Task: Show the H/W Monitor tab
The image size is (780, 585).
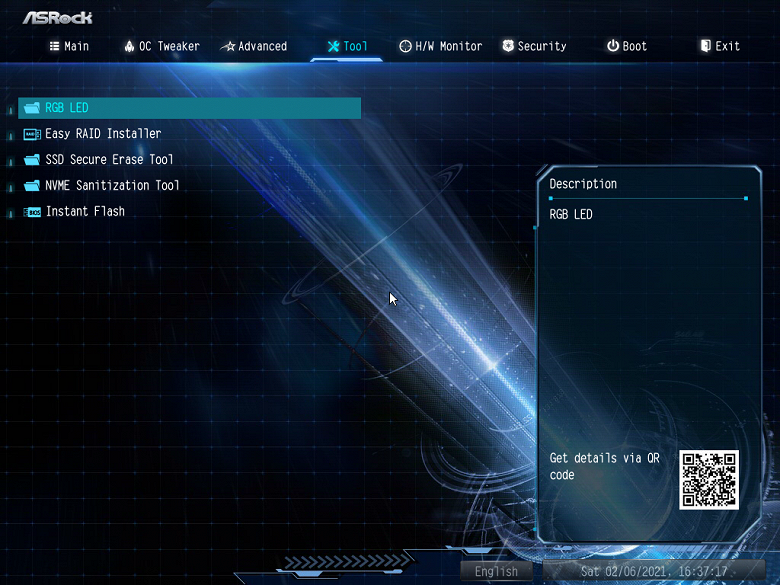Action: 440,46
